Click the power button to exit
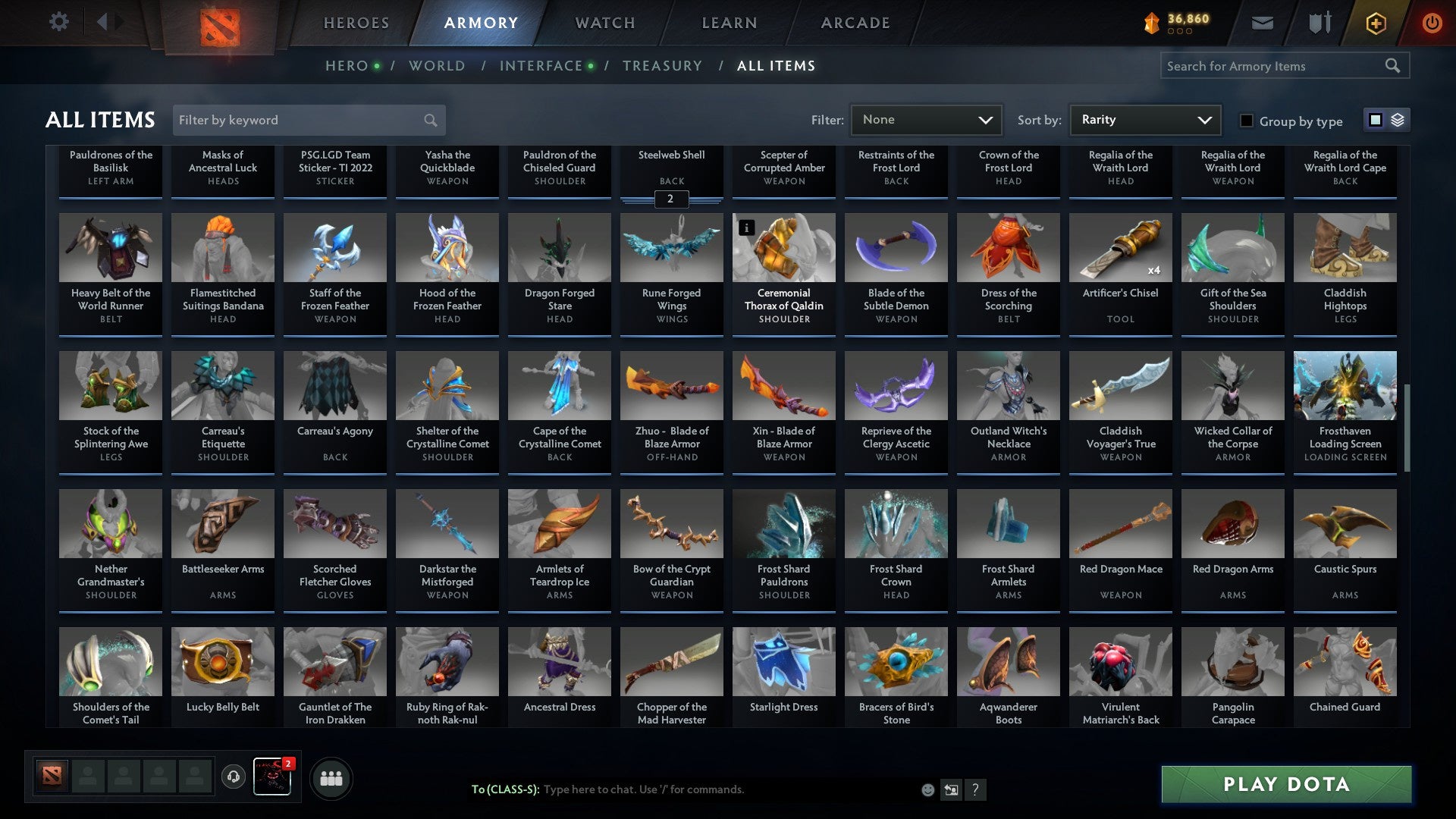The height and width of the screenshot is (819, 1456). coord(1433,23)
